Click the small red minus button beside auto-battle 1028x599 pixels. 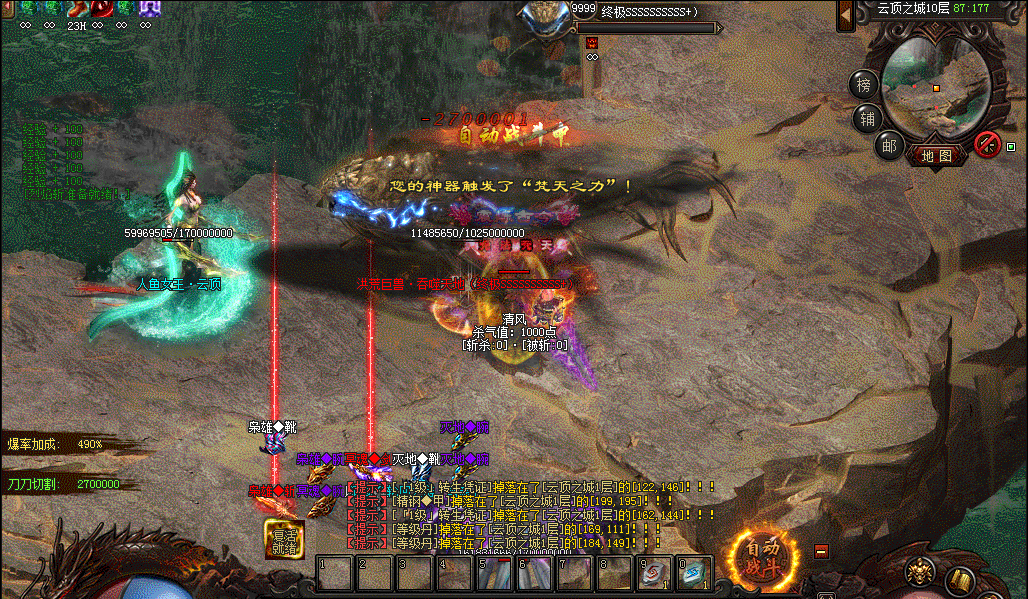point(822,550)
